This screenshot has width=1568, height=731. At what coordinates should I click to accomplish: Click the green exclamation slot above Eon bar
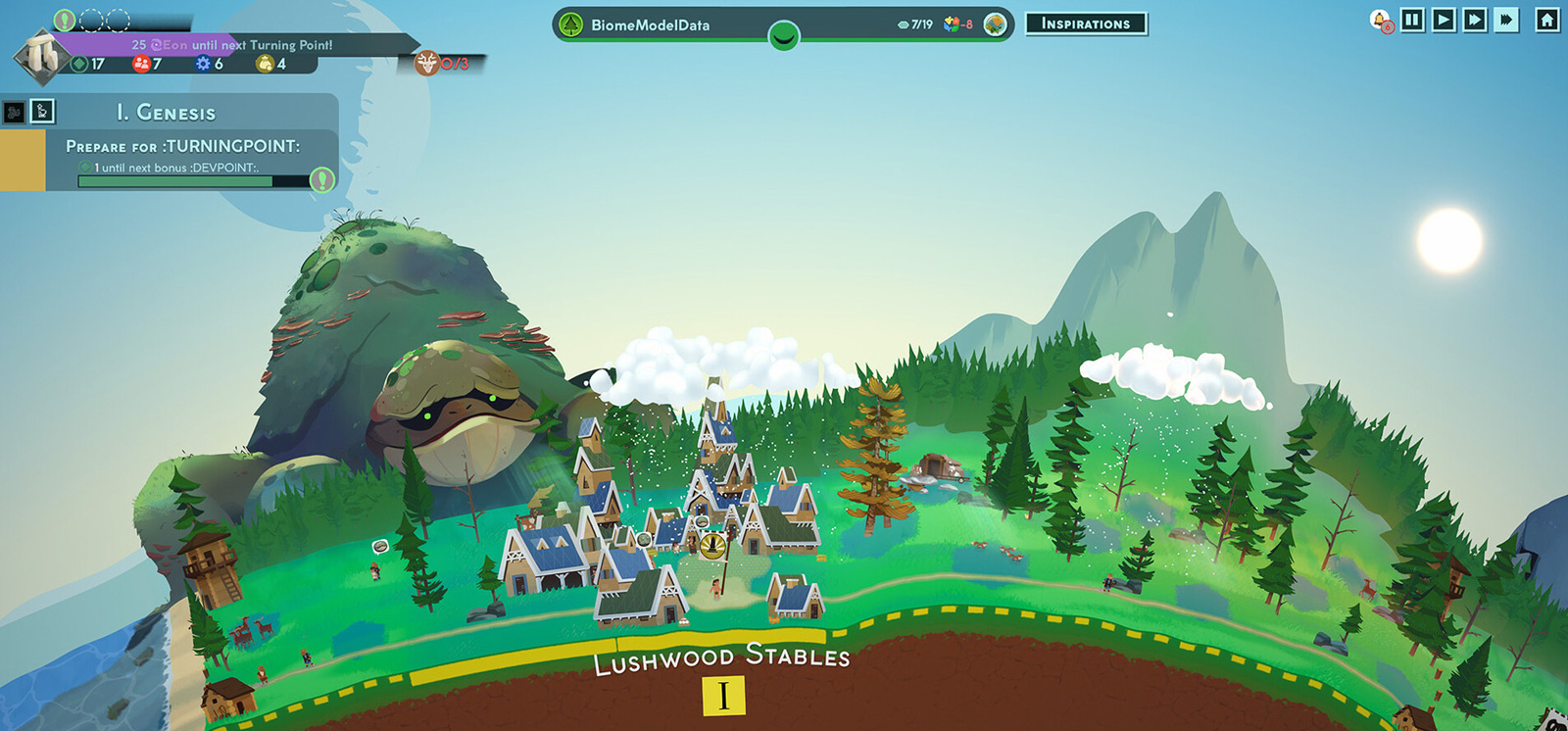pyautogui.click(x=65, y=20)
